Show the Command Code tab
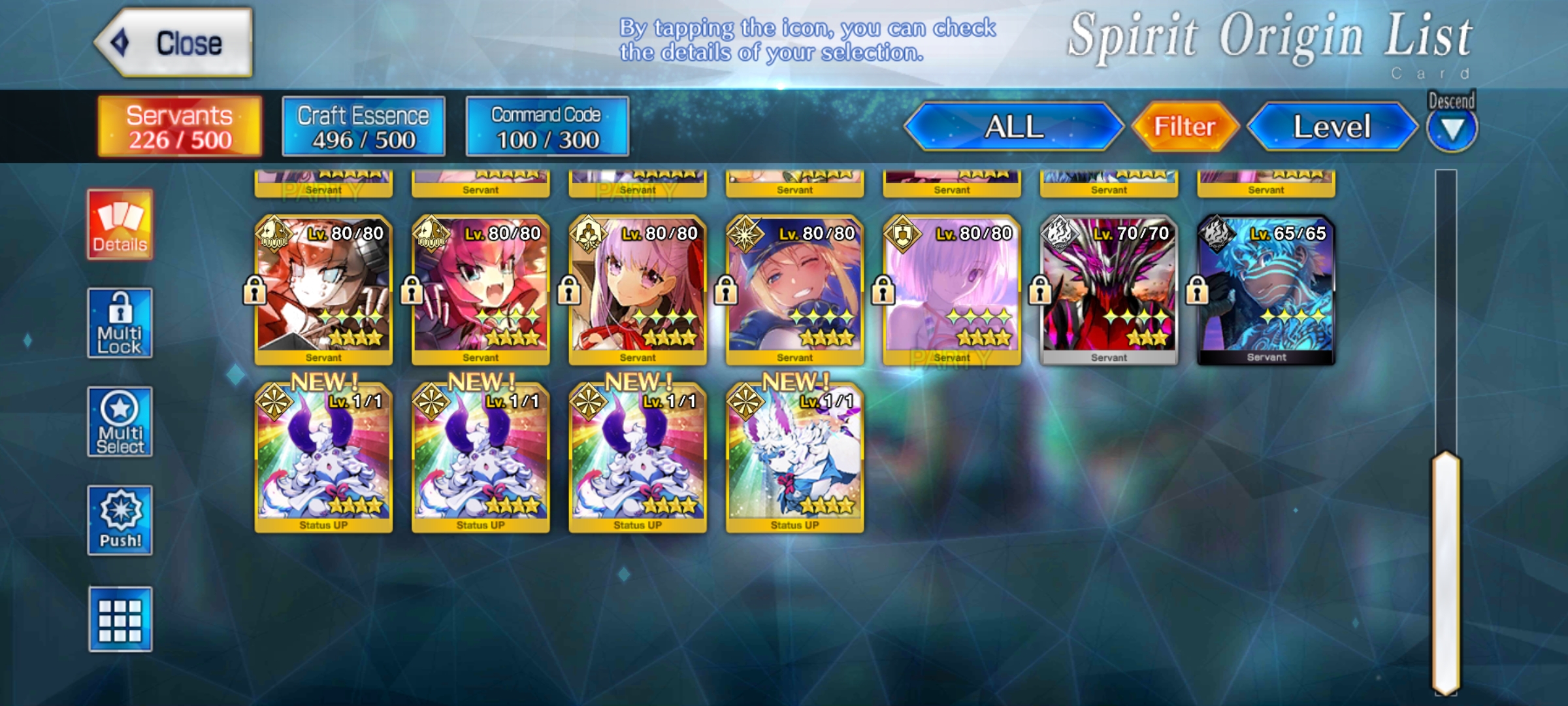The width and height of the screenshot is (1568, 706). click(x=547, y=127)
